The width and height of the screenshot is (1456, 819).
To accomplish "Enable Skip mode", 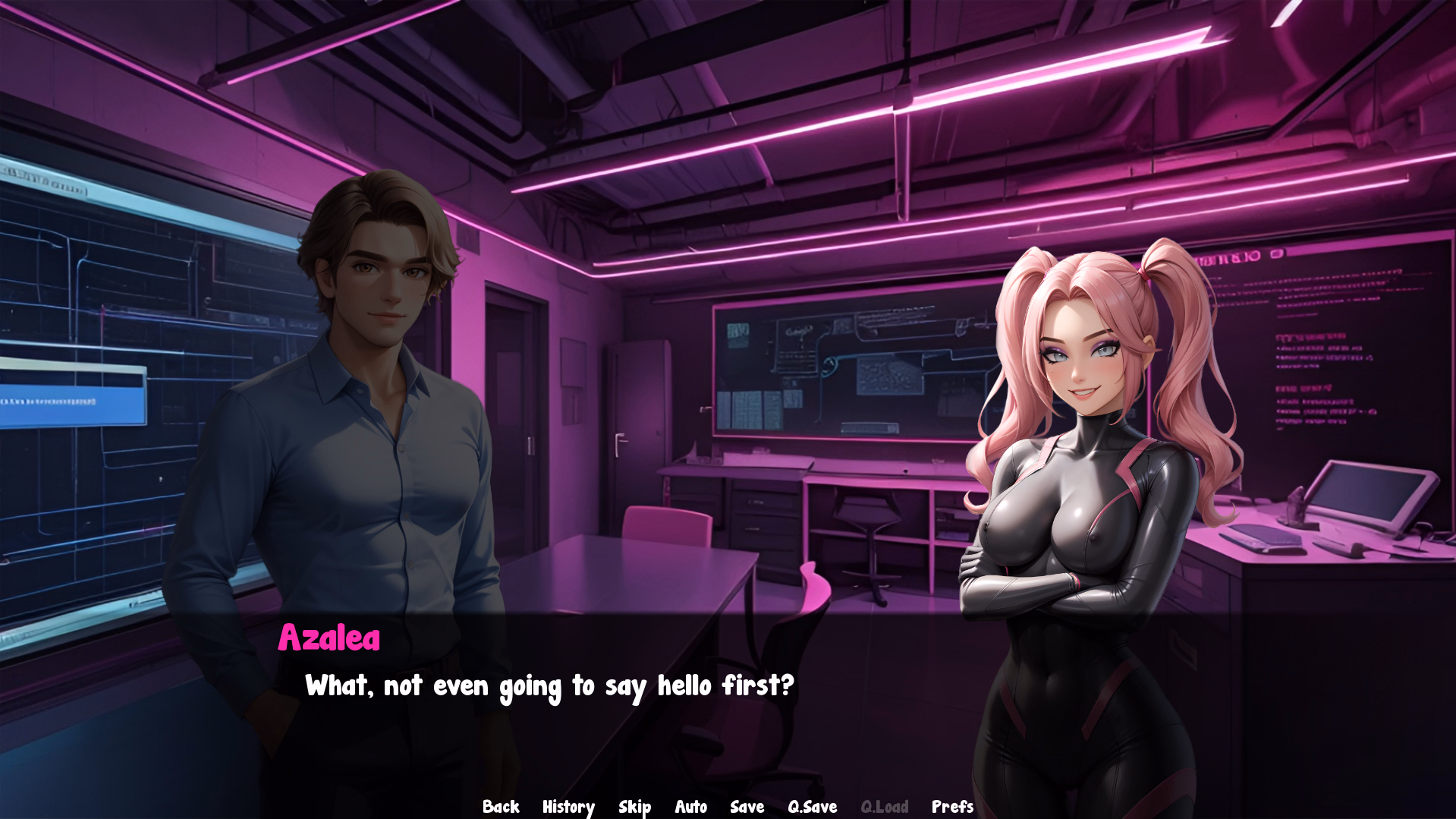I will pyautogui.click(x=634, y=807).
